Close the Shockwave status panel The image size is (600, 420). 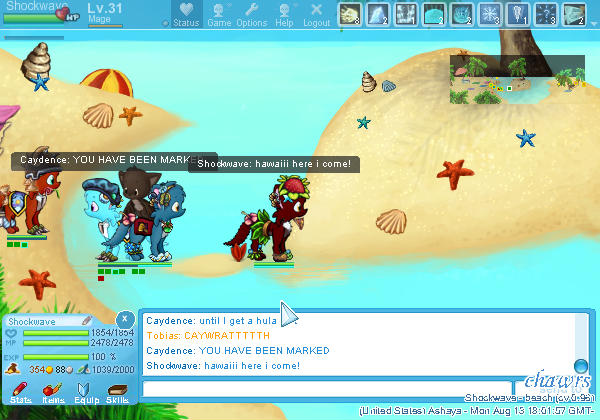pyautogui.click(x=123, y=317)
